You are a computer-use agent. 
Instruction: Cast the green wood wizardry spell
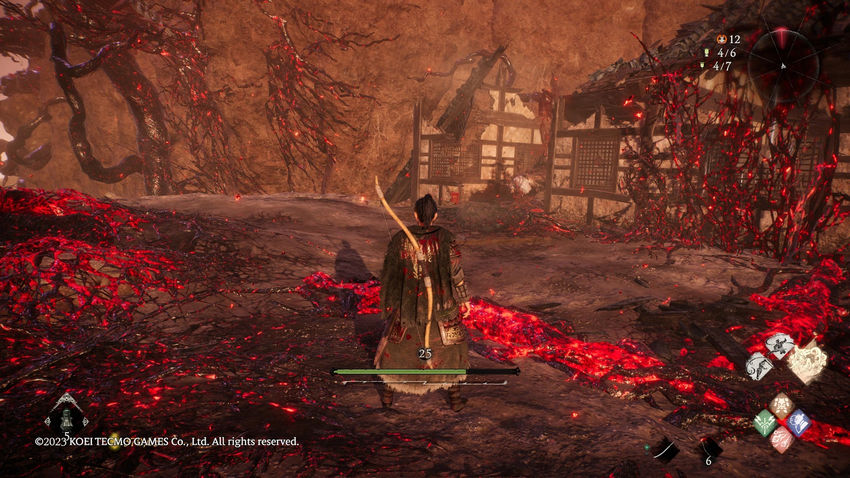[765, 422]
